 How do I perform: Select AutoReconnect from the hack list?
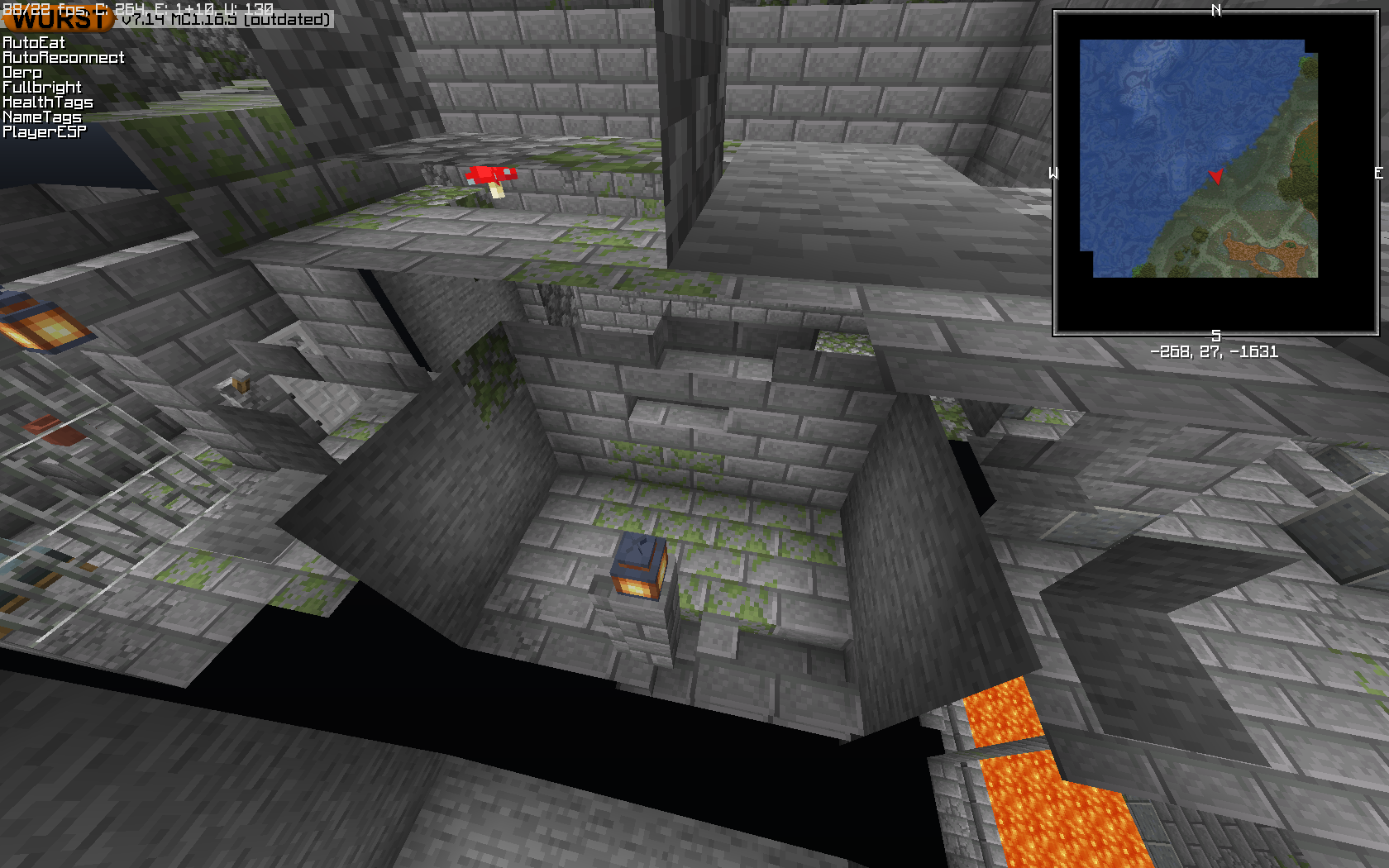click(63, 57)
